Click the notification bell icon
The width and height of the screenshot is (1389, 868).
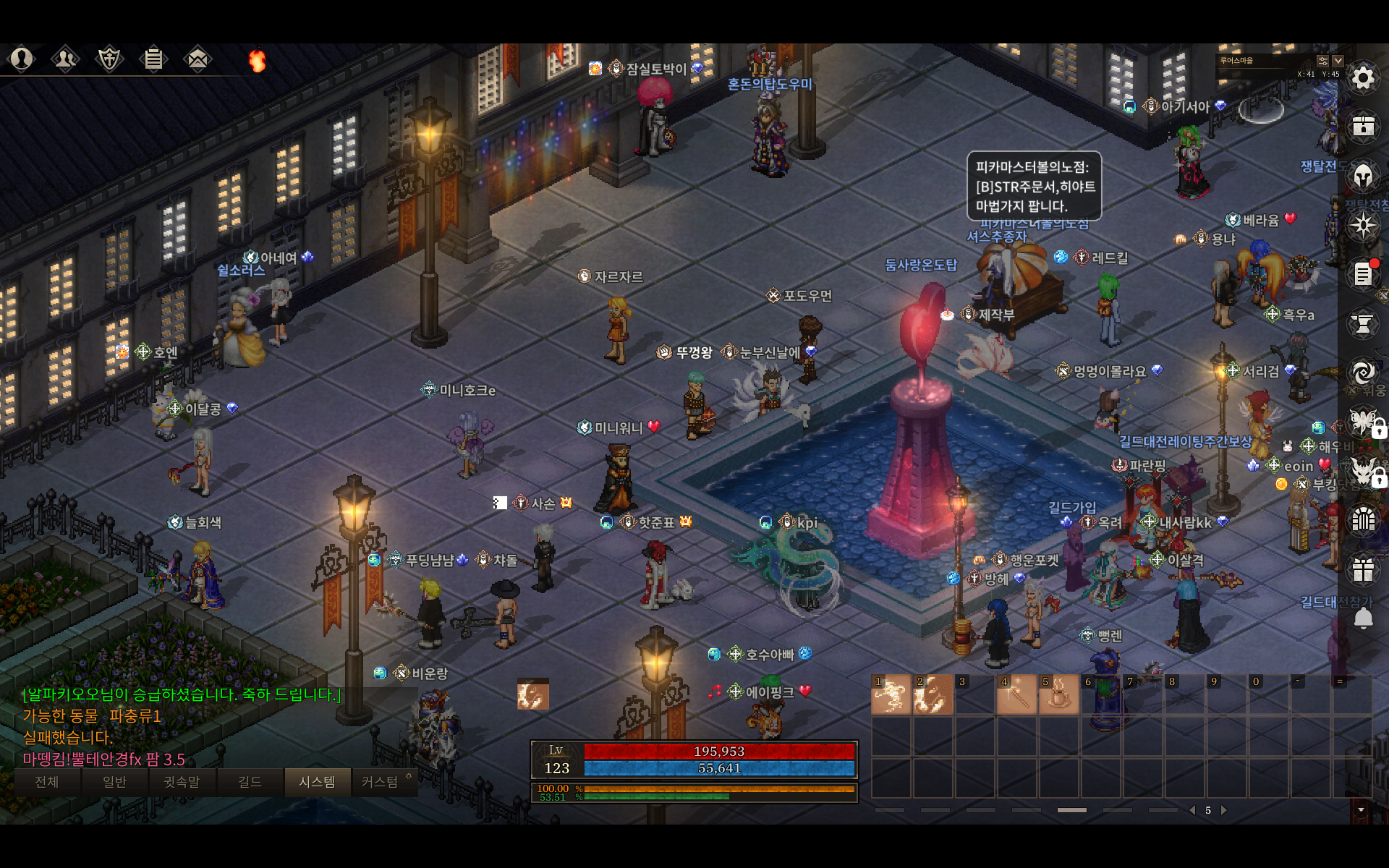1363,618
